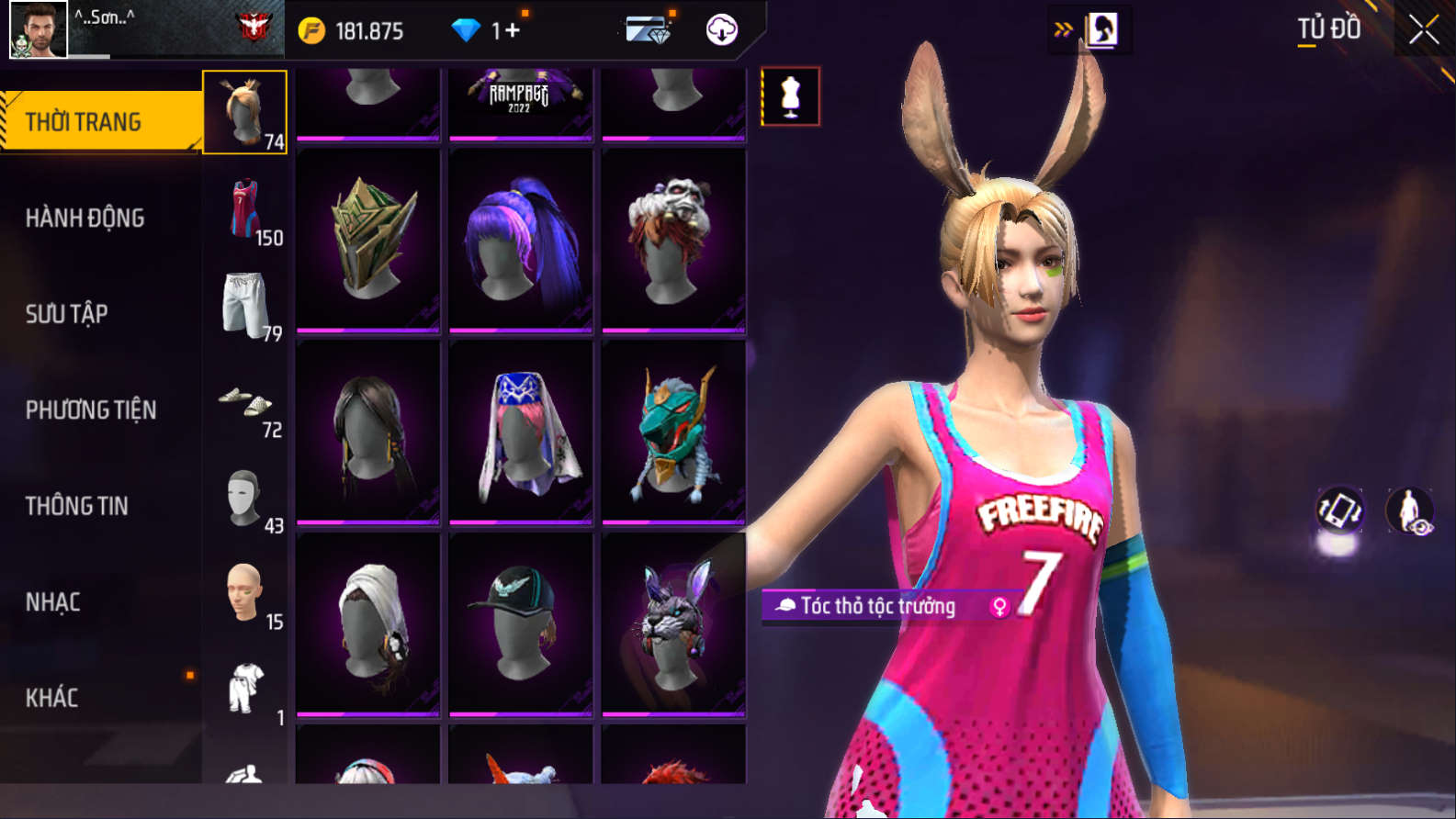Switch to Hành Động tab
The height and width of the screenshot is (819, 1456).
point(85,218)
